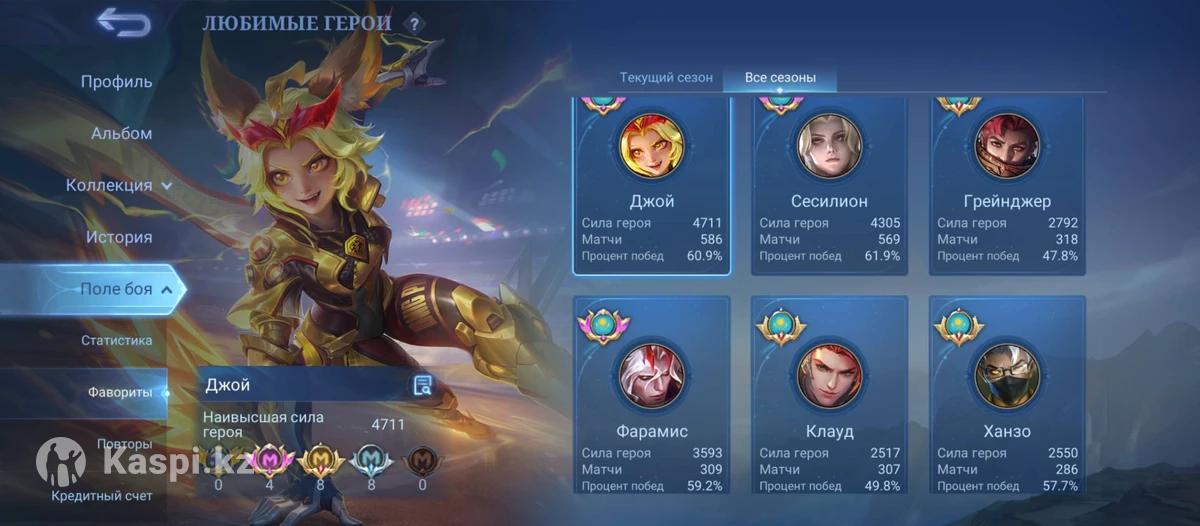The image size is (1200, 526).
Task: Open the Альбом section
Action: click(x=121, y=134)
